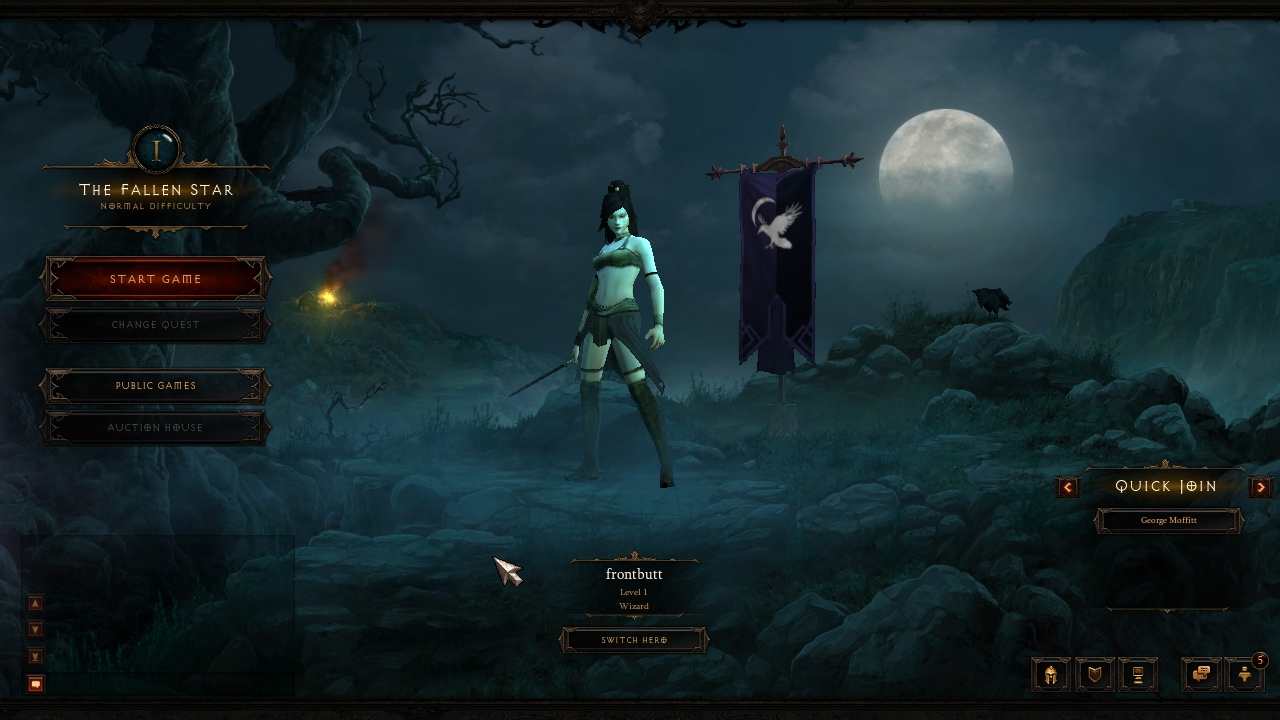Open the computer monitor game menu icon
Screen dimensions: 1280x720
point(1138,675)
